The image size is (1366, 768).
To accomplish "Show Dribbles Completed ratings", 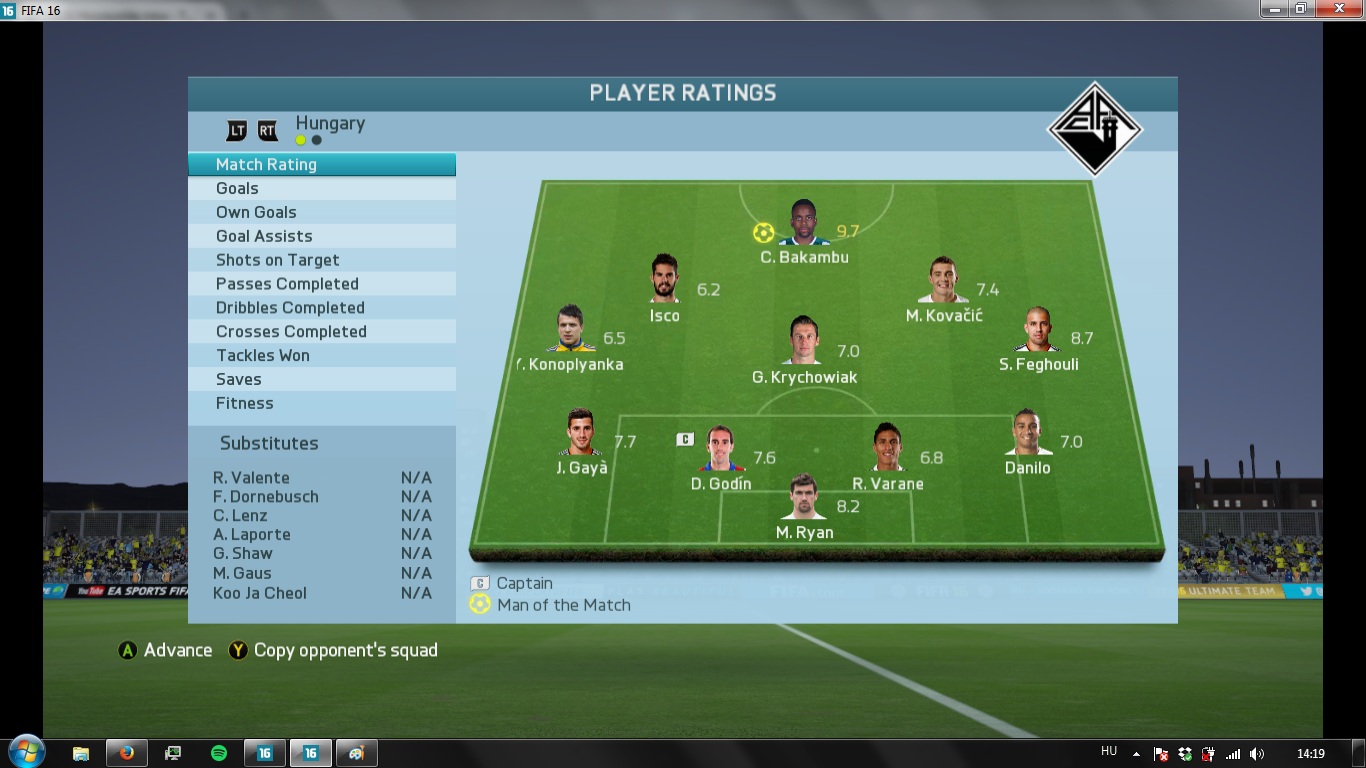I will click(x=321, y=308).
